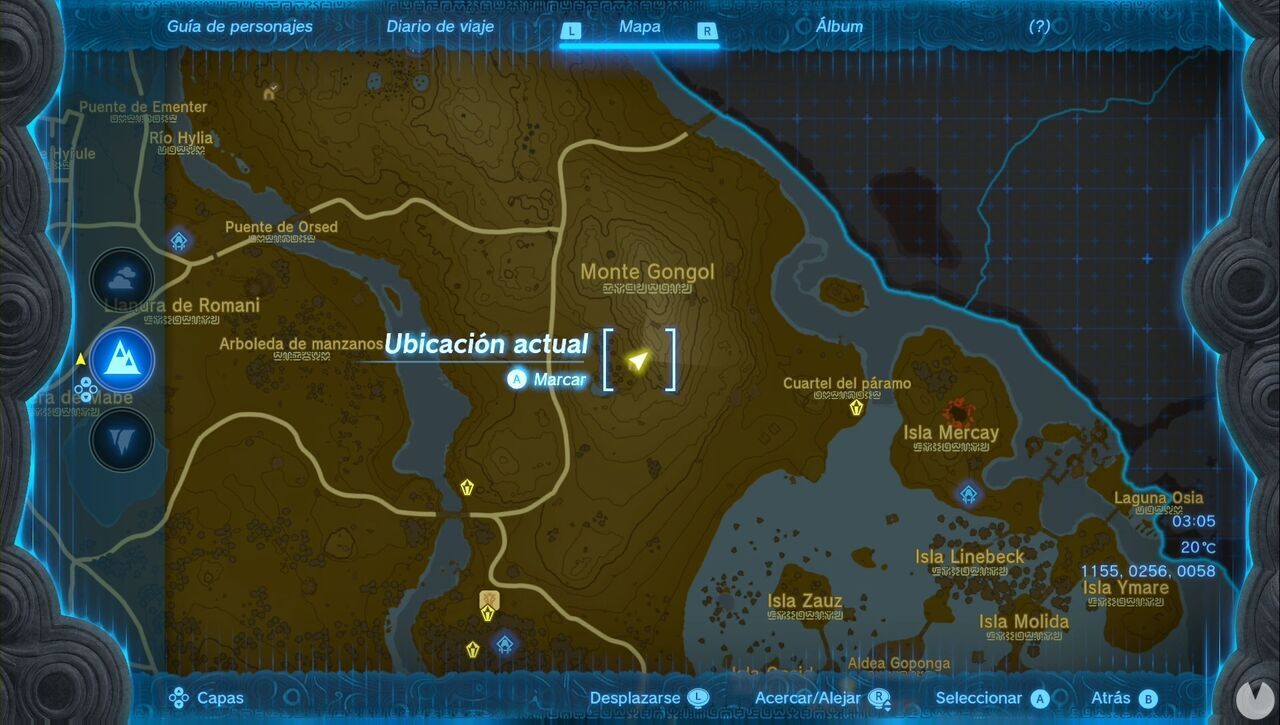The height and width of the screenshot is (725, 1280).
Task: Switch to the Depths map layer
Action: 120,441
